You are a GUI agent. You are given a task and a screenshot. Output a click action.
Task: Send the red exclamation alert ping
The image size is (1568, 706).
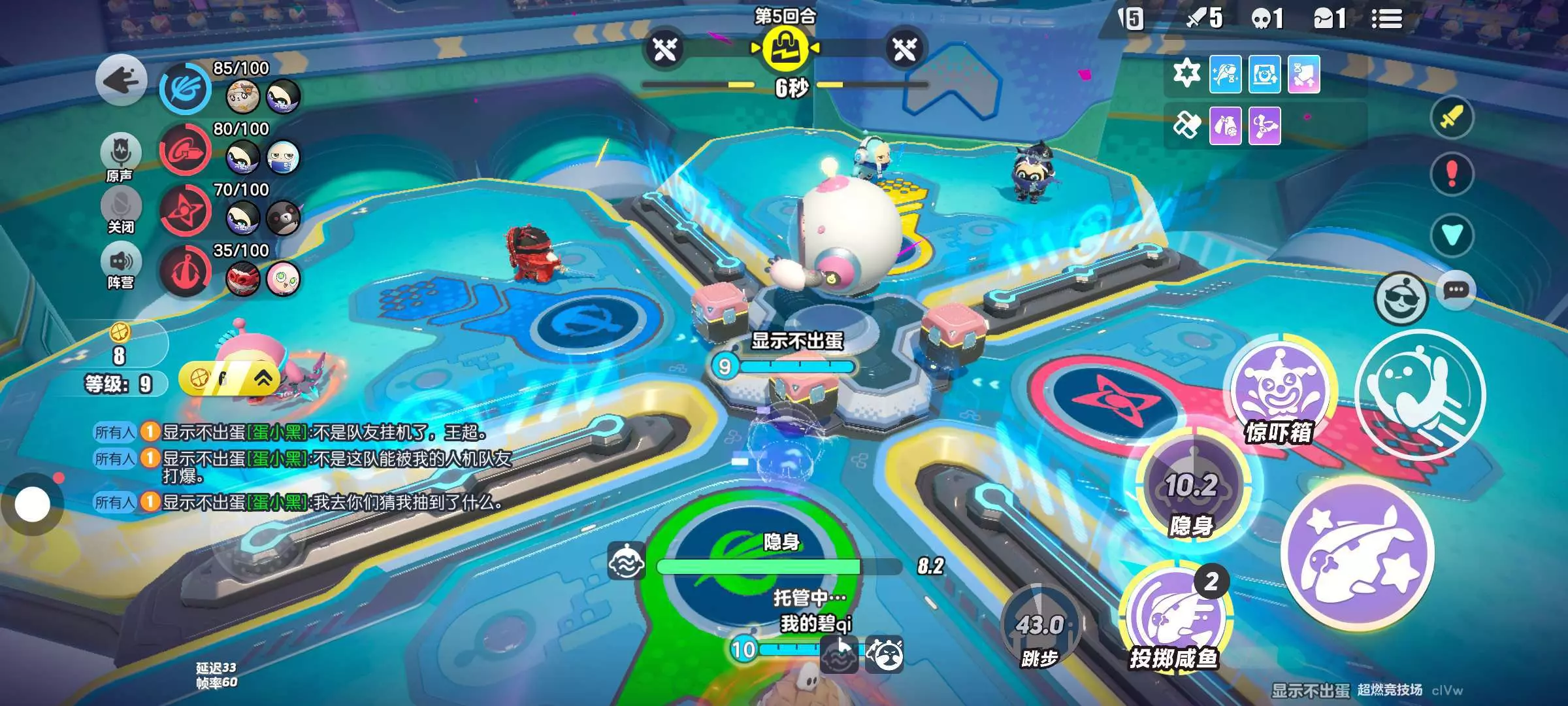[1451, 175]
